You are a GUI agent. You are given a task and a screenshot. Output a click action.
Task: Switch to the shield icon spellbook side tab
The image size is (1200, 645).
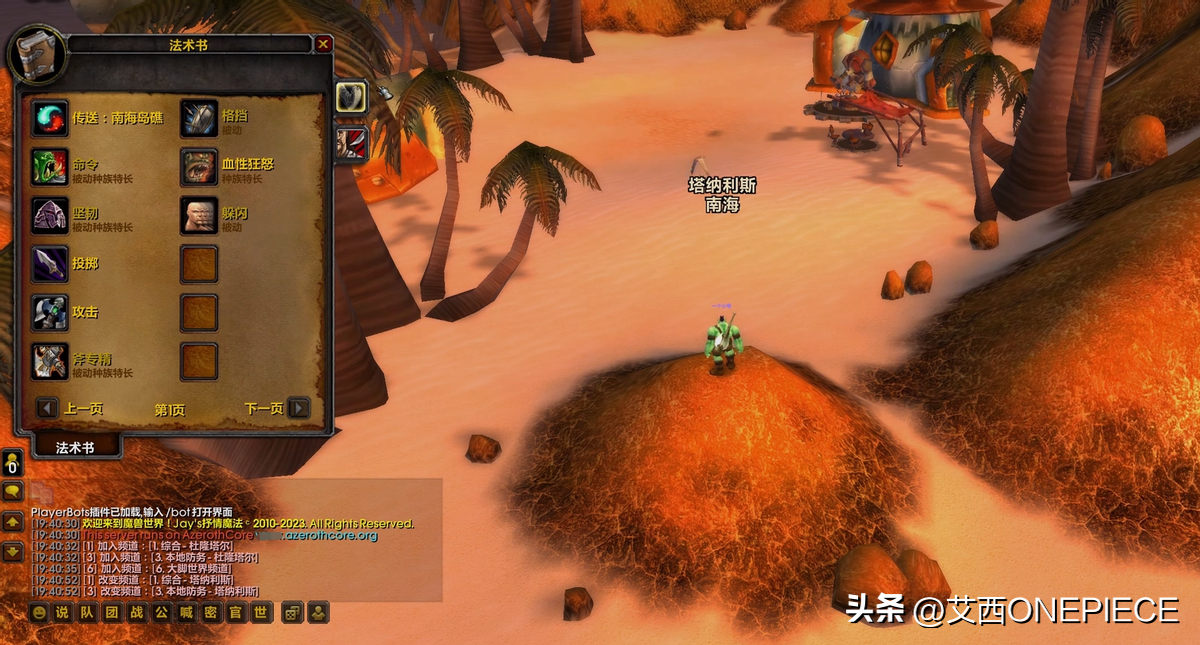click(x=351, y=97)
